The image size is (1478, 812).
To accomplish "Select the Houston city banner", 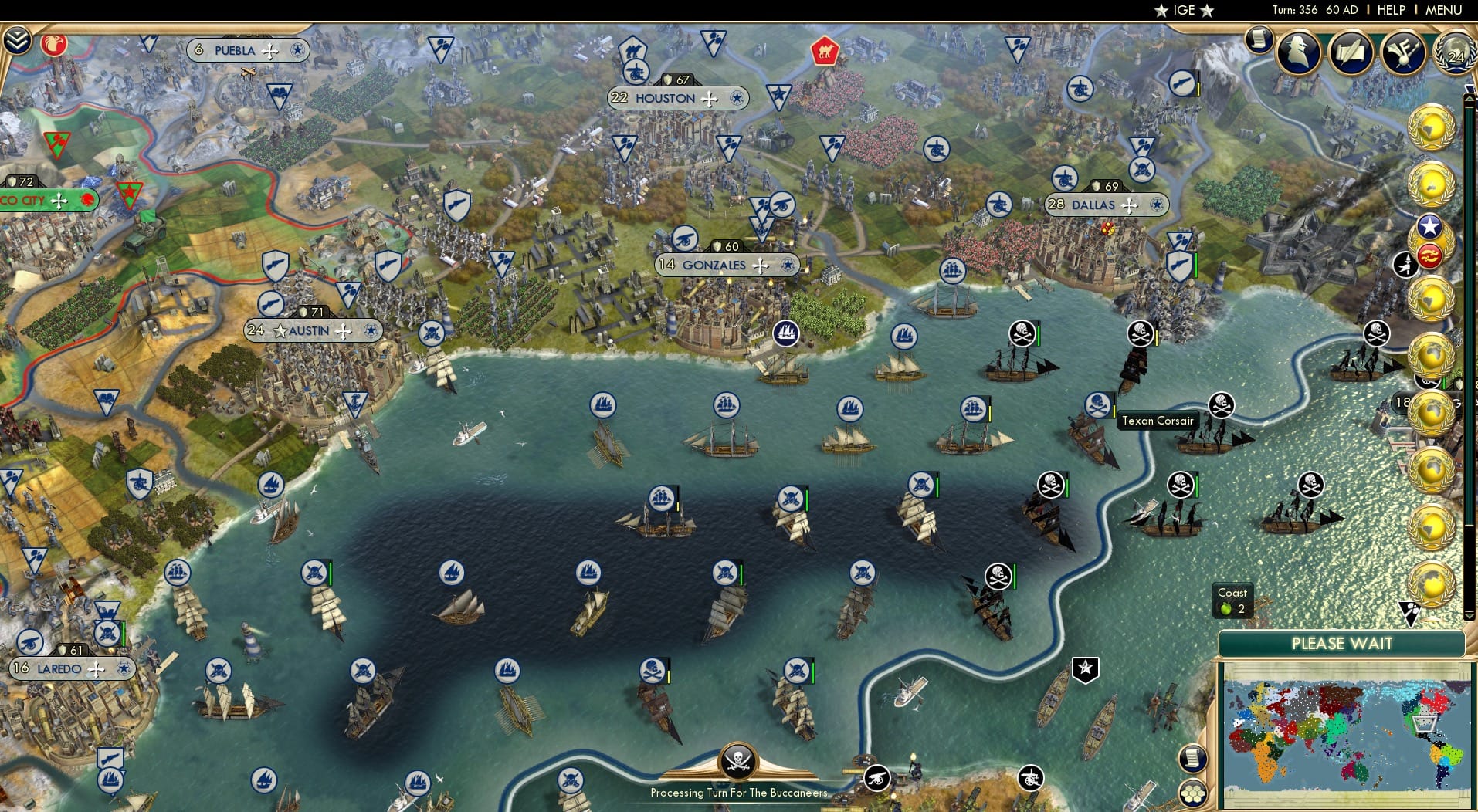I will coord(677,97).
